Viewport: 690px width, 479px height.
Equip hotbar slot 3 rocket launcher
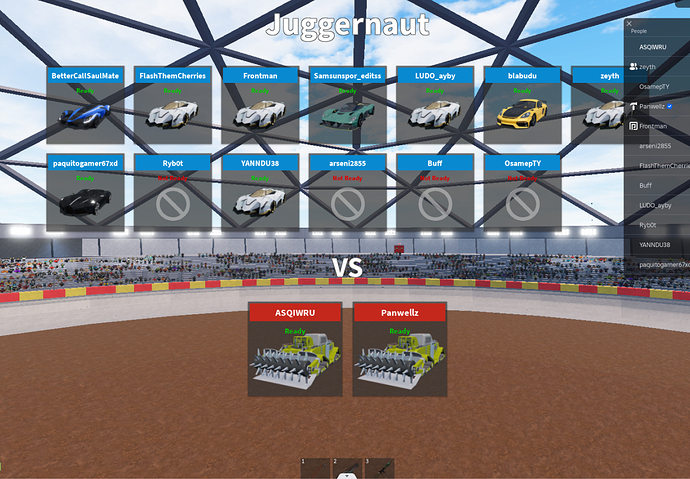pyautogui.click(x=379, y=469)
